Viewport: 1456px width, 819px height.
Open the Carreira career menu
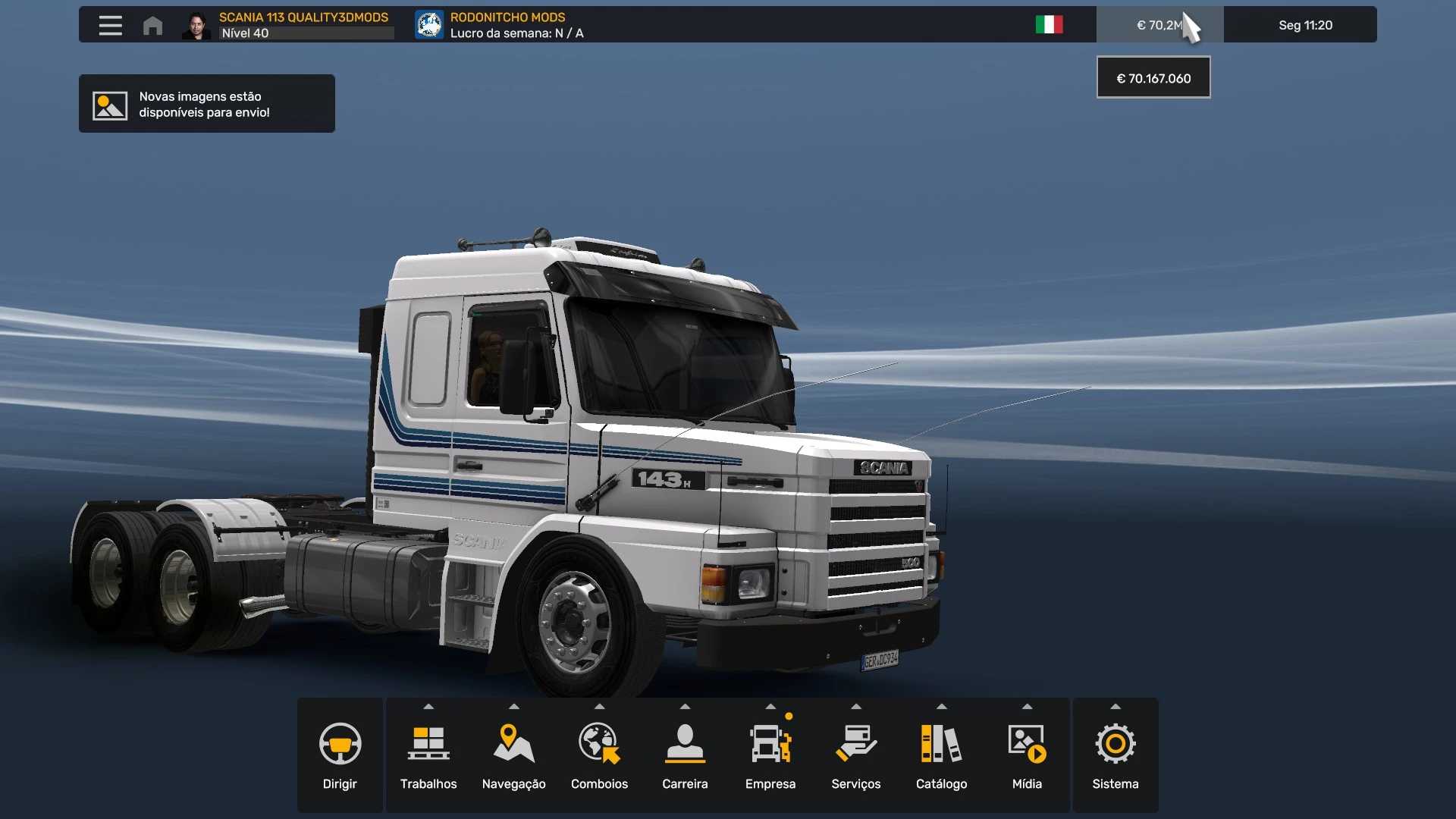[685, 756]
